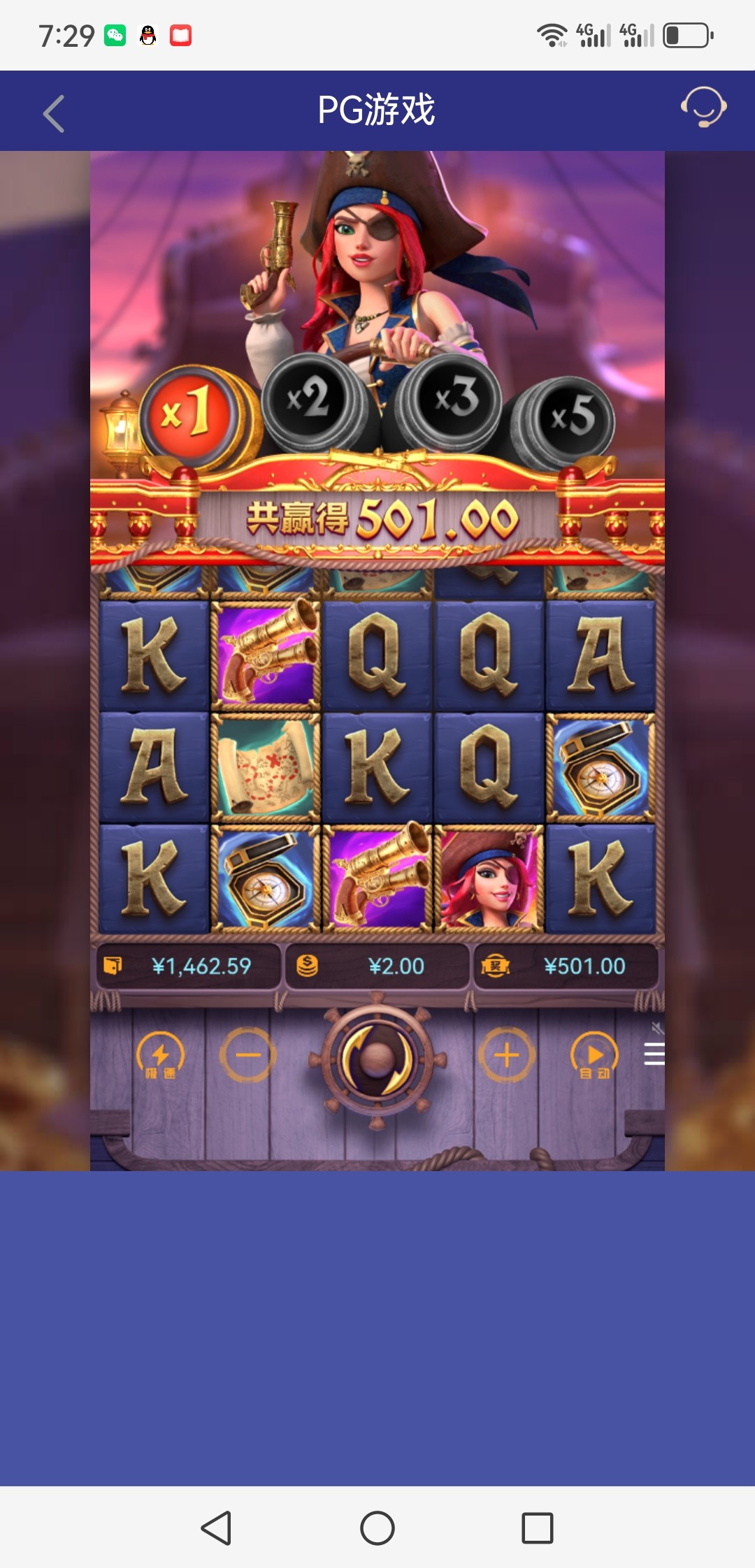This screenshot has height=1568, width=755.
Task: Start auto spin with the 自动 button
Action: click(x=594, y=1055)
